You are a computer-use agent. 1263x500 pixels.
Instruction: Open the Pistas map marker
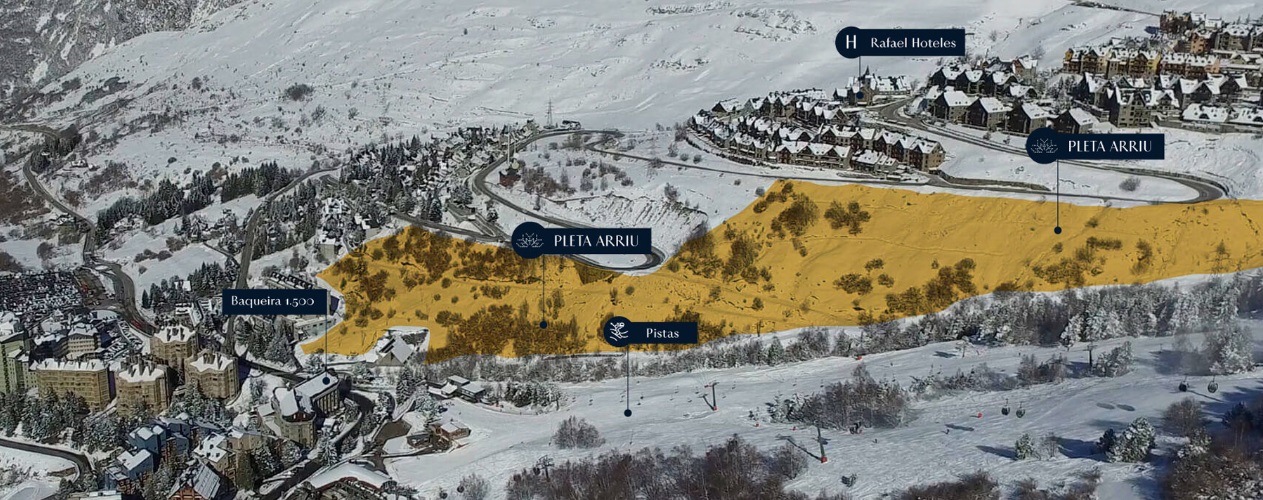(649, 332)
